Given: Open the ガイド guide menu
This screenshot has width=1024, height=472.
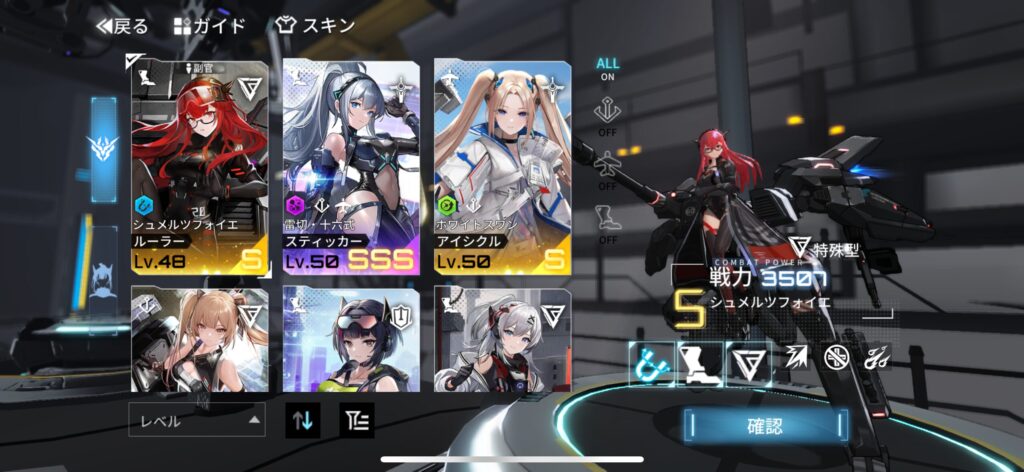Looking at the screenshot, I should coord(209,26).
